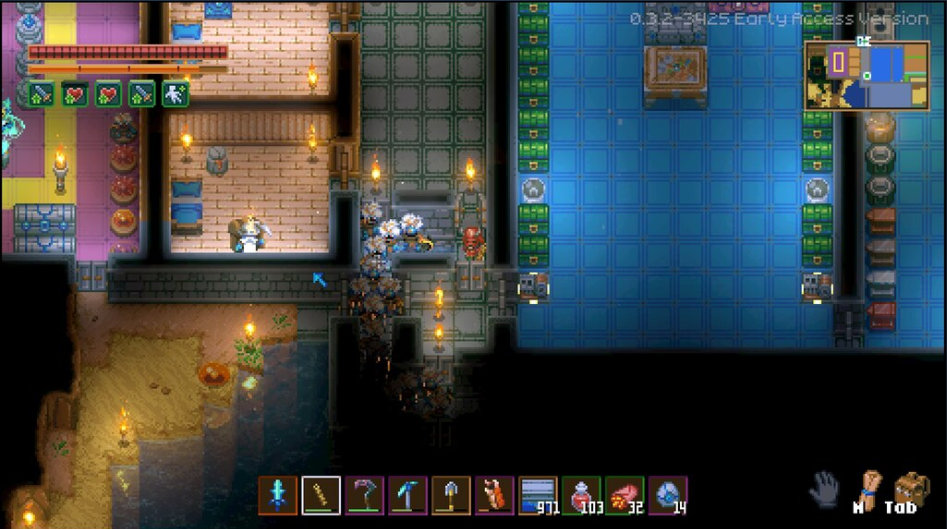Select the shovel hotbar slot
Screen dimensions: 947x529
coord(451,495)
